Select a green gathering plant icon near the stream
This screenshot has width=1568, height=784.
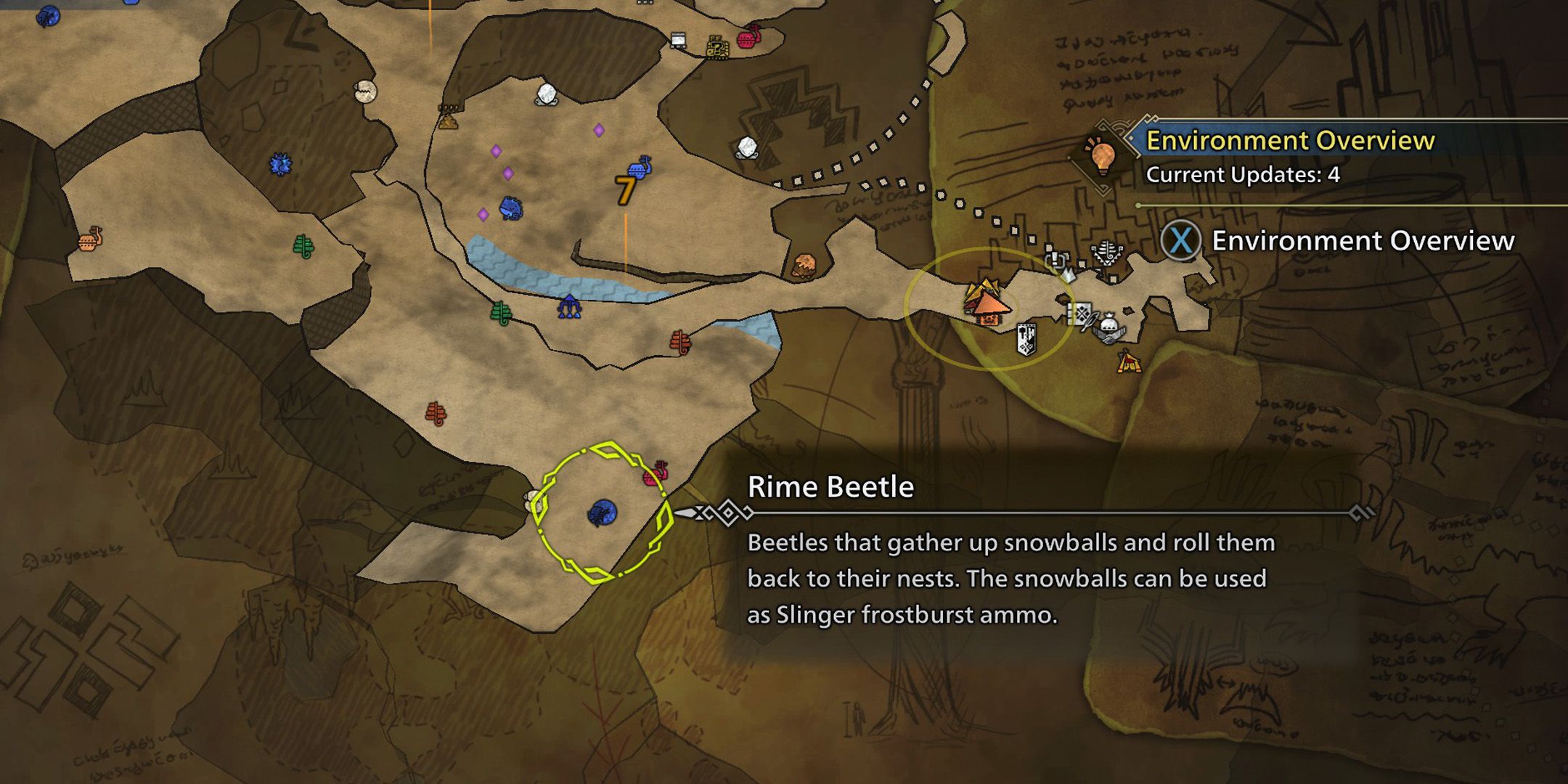(500, 313)
